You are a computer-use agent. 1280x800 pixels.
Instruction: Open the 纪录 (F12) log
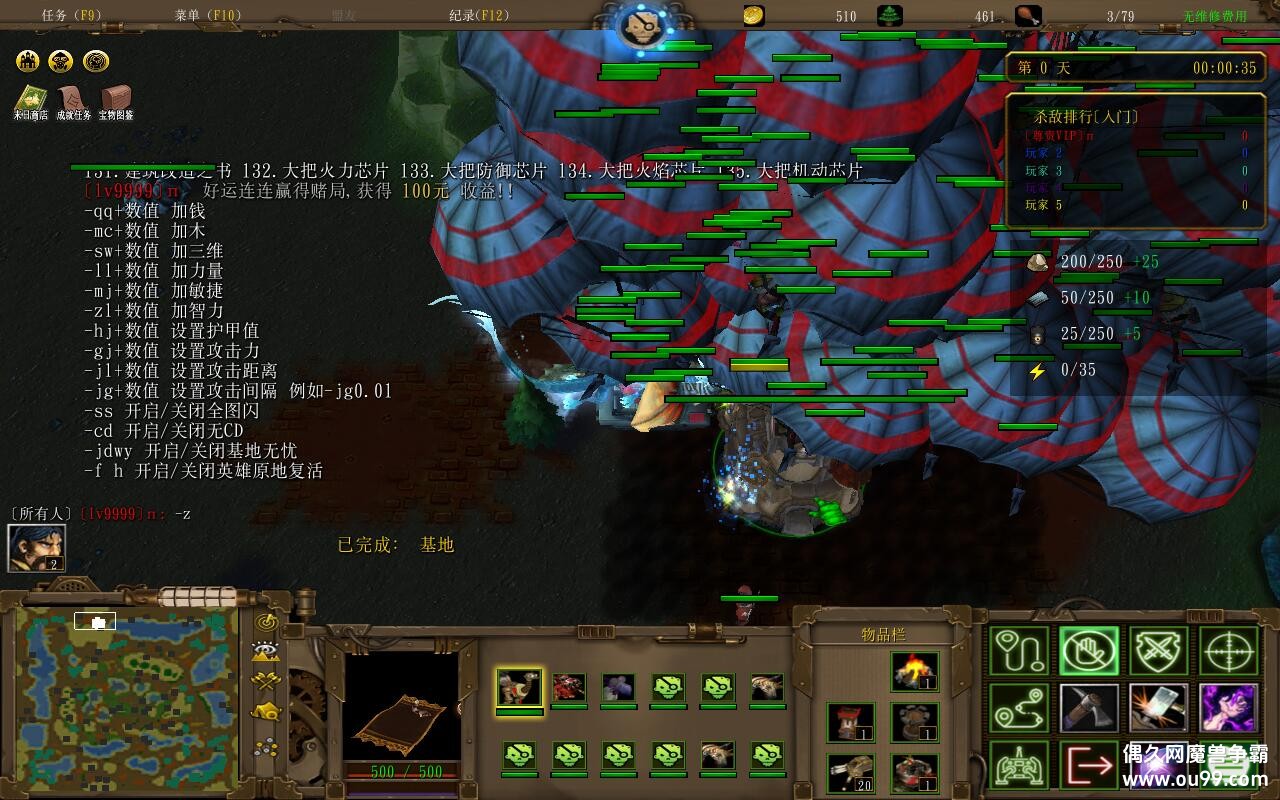click(x=479, y=16)
